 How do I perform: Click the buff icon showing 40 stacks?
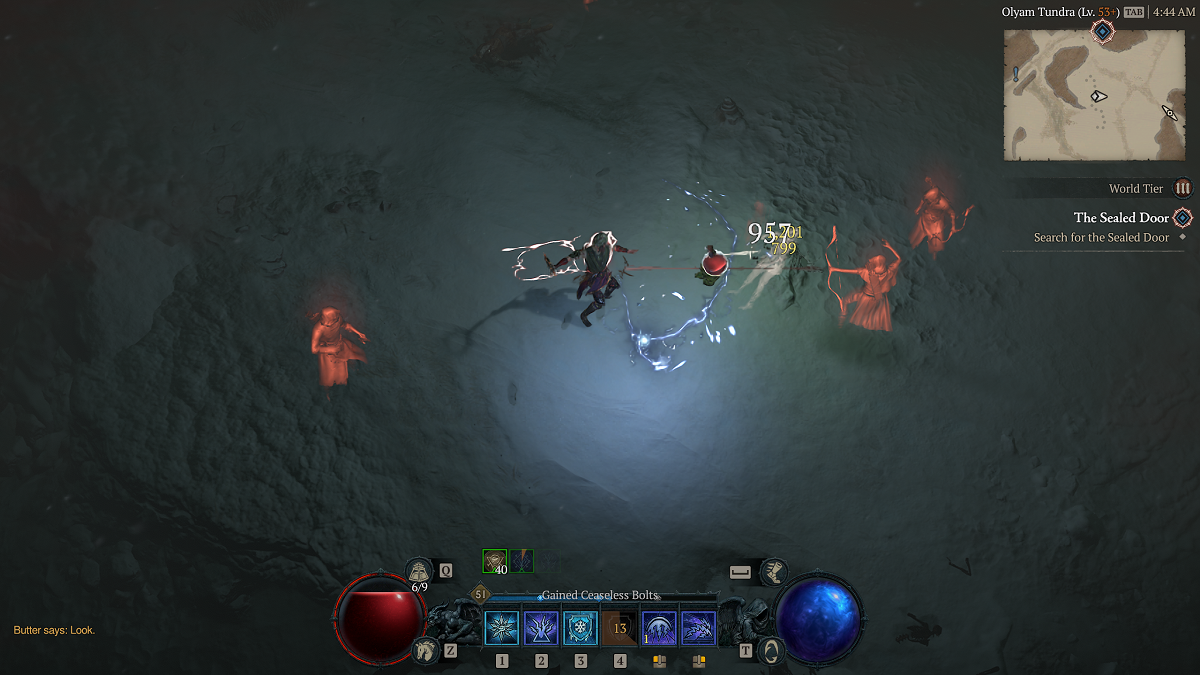(x=495, y=561)
